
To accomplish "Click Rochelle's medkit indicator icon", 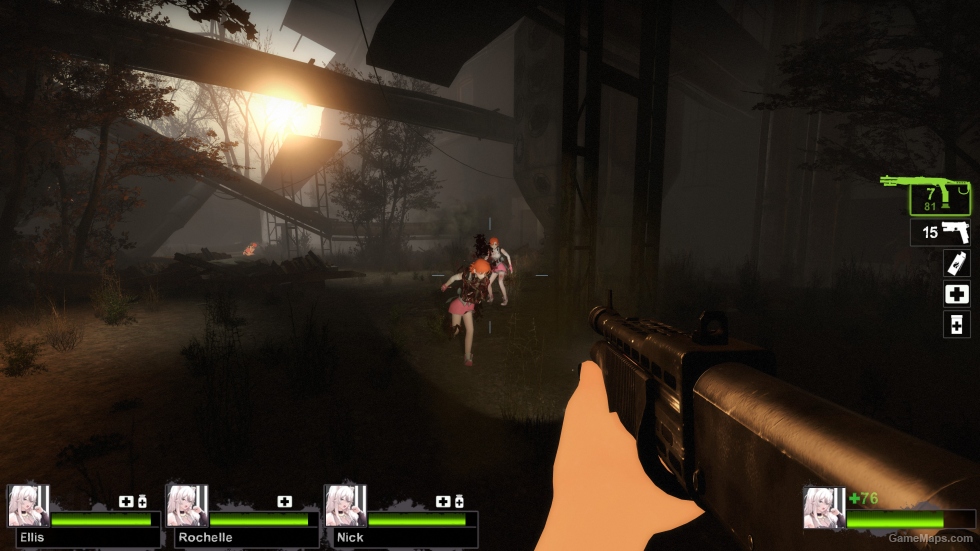I will point(285,501).
